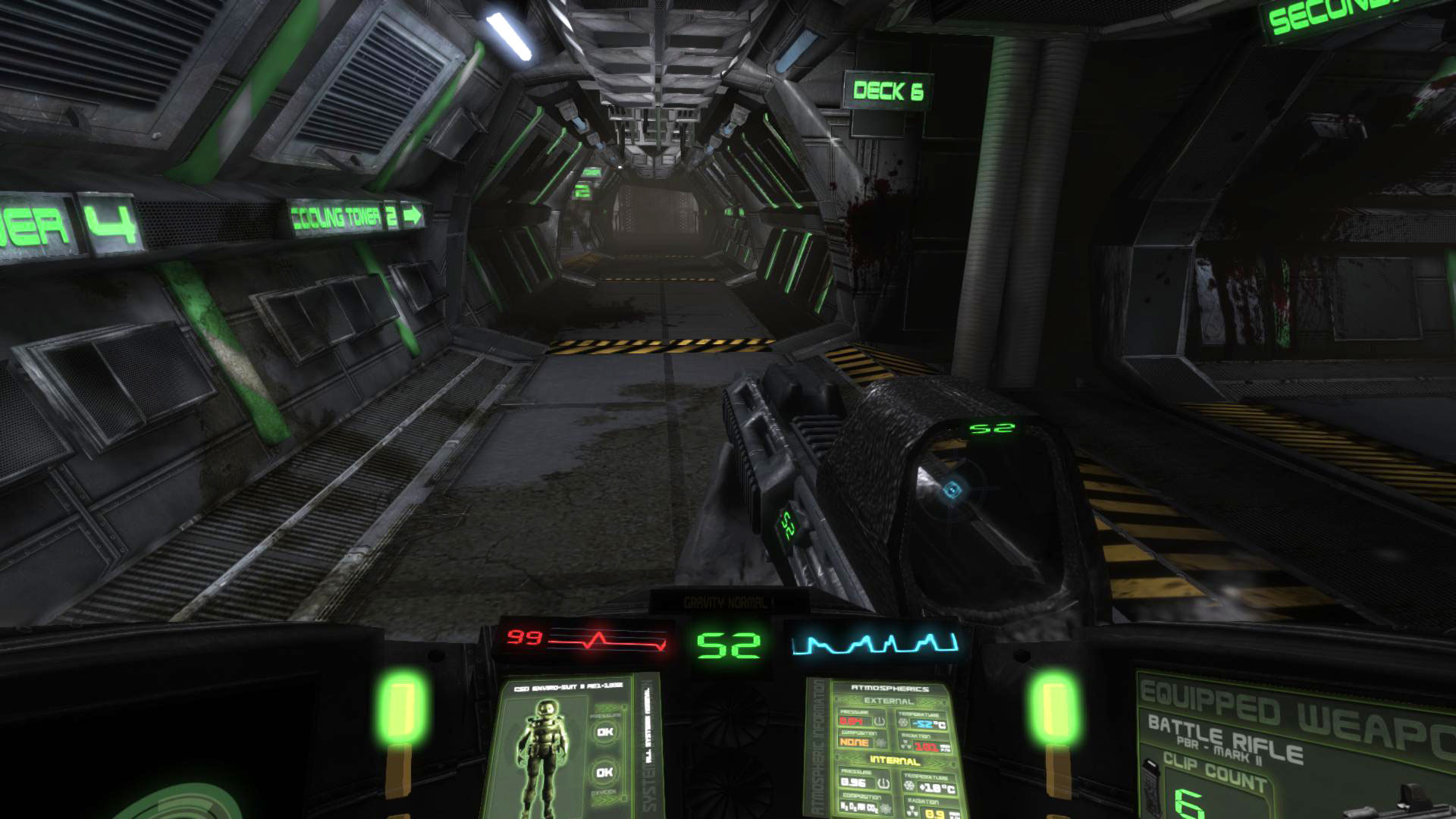Image resolution: width=1456 pixels, height=819 pixels.
Task: Expand the chevron arrows below the Oxygen label
Action: [x=603, y=800]
